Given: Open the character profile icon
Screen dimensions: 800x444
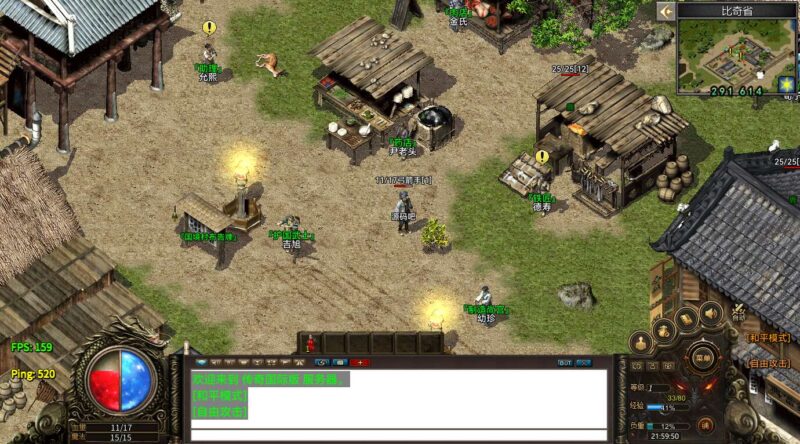Looking at the screenshot, I should (641, 344).
